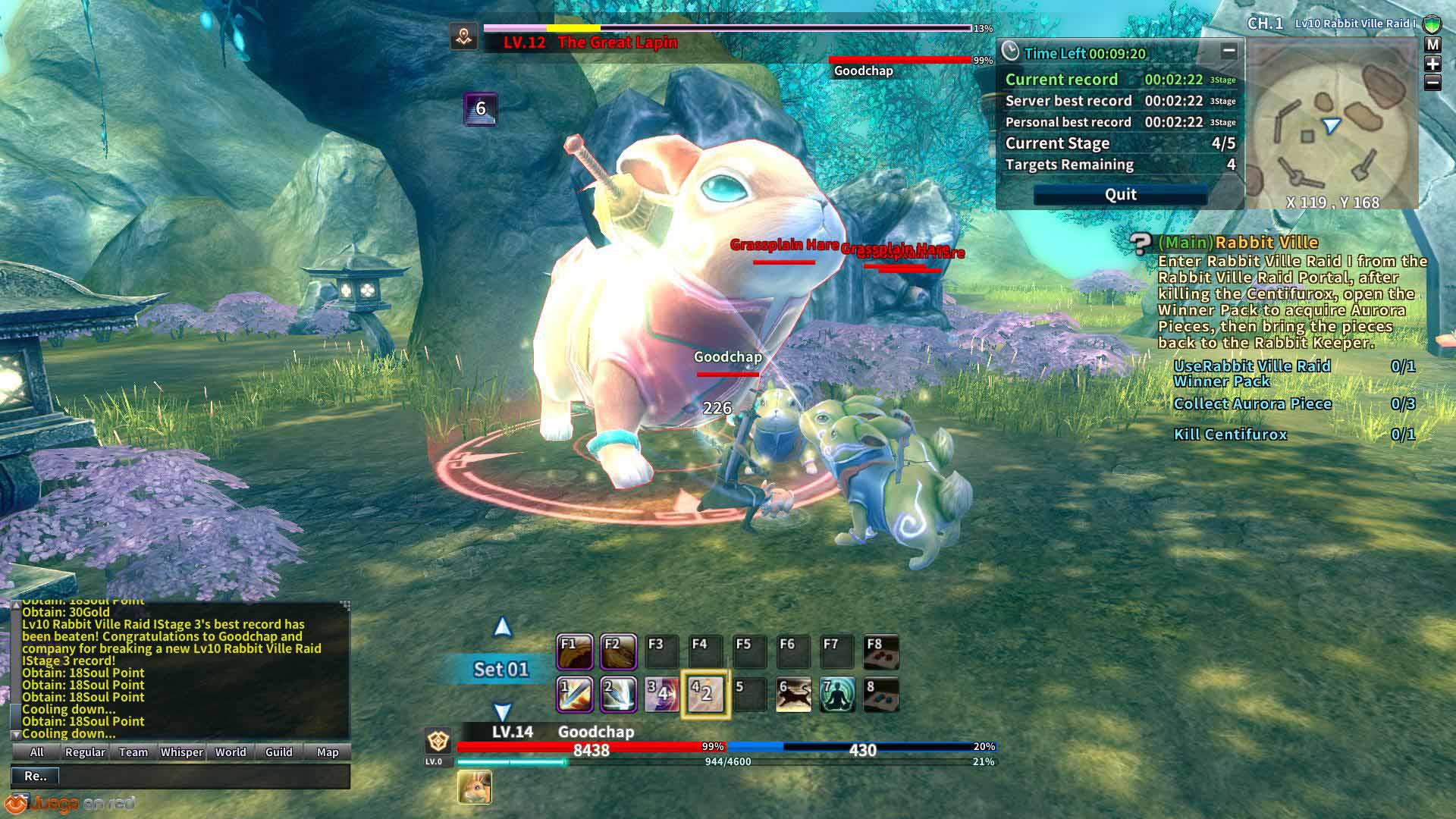Image resolution: width=1456 pixels, height=819 pixels.
Task: Quit the Rabbit Ville raid
Action: 1120,195
